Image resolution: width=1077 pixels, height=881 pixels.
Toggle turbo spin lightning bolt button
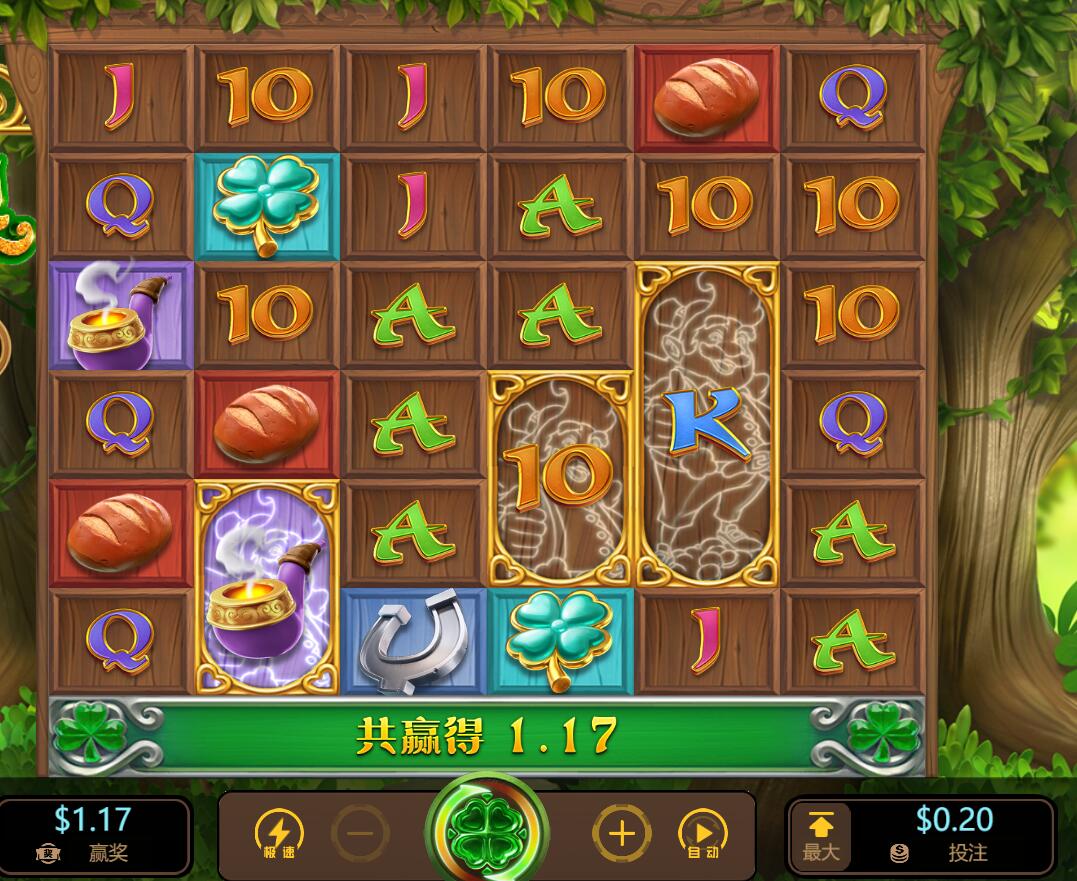click(x=279, y=833)
